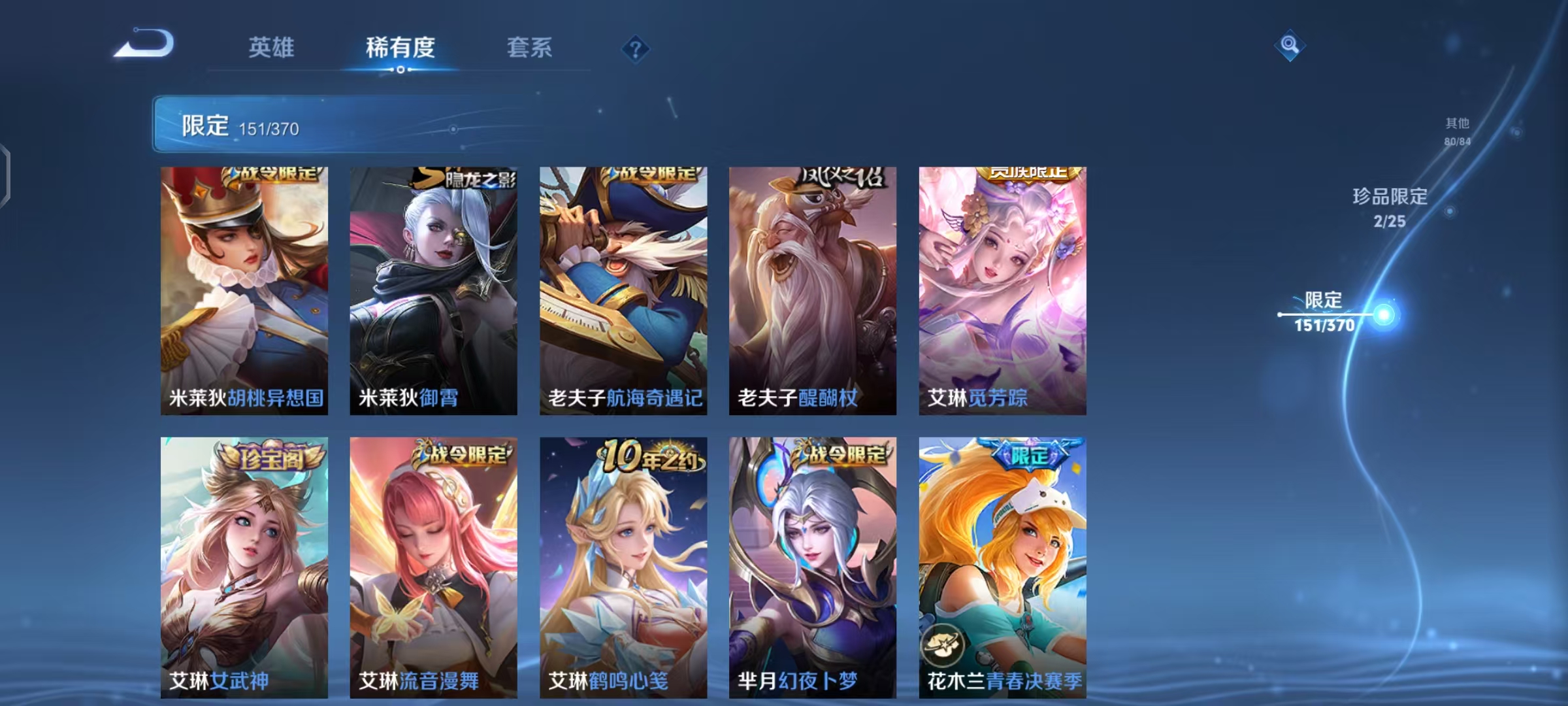Click the back arrow at top left

point(145,42)
